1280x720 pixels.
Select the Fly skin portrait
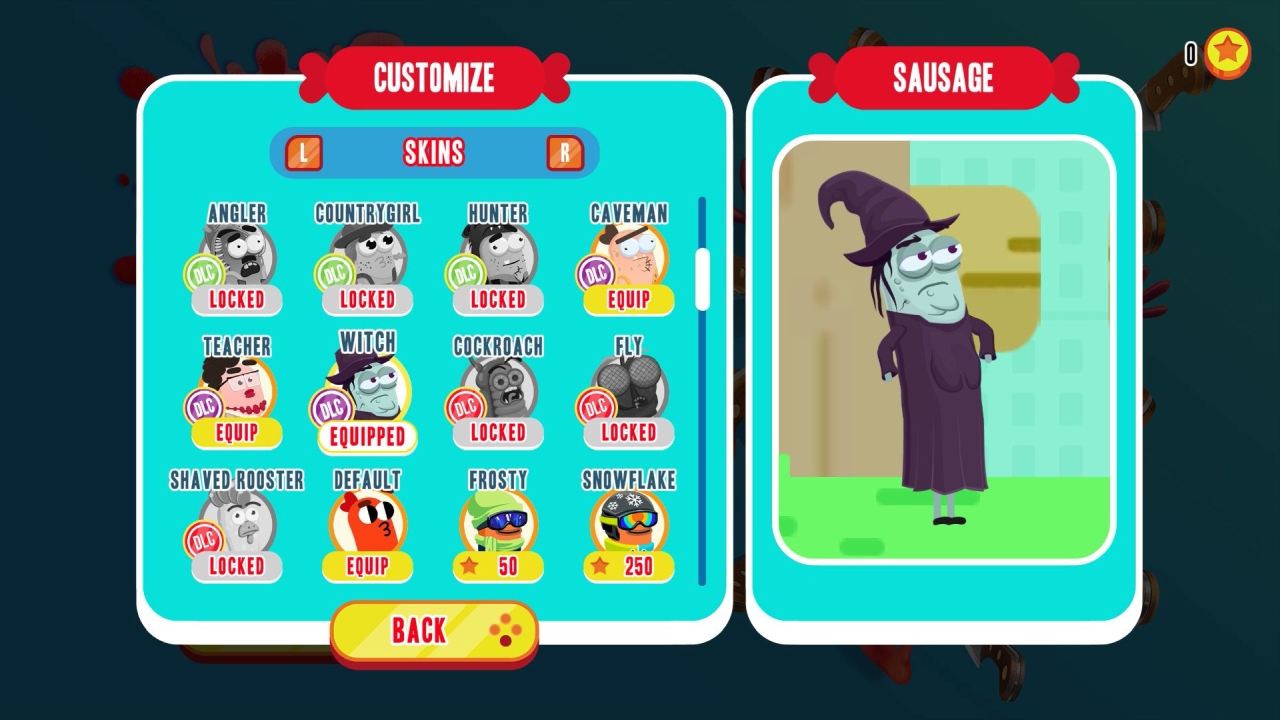627,386
